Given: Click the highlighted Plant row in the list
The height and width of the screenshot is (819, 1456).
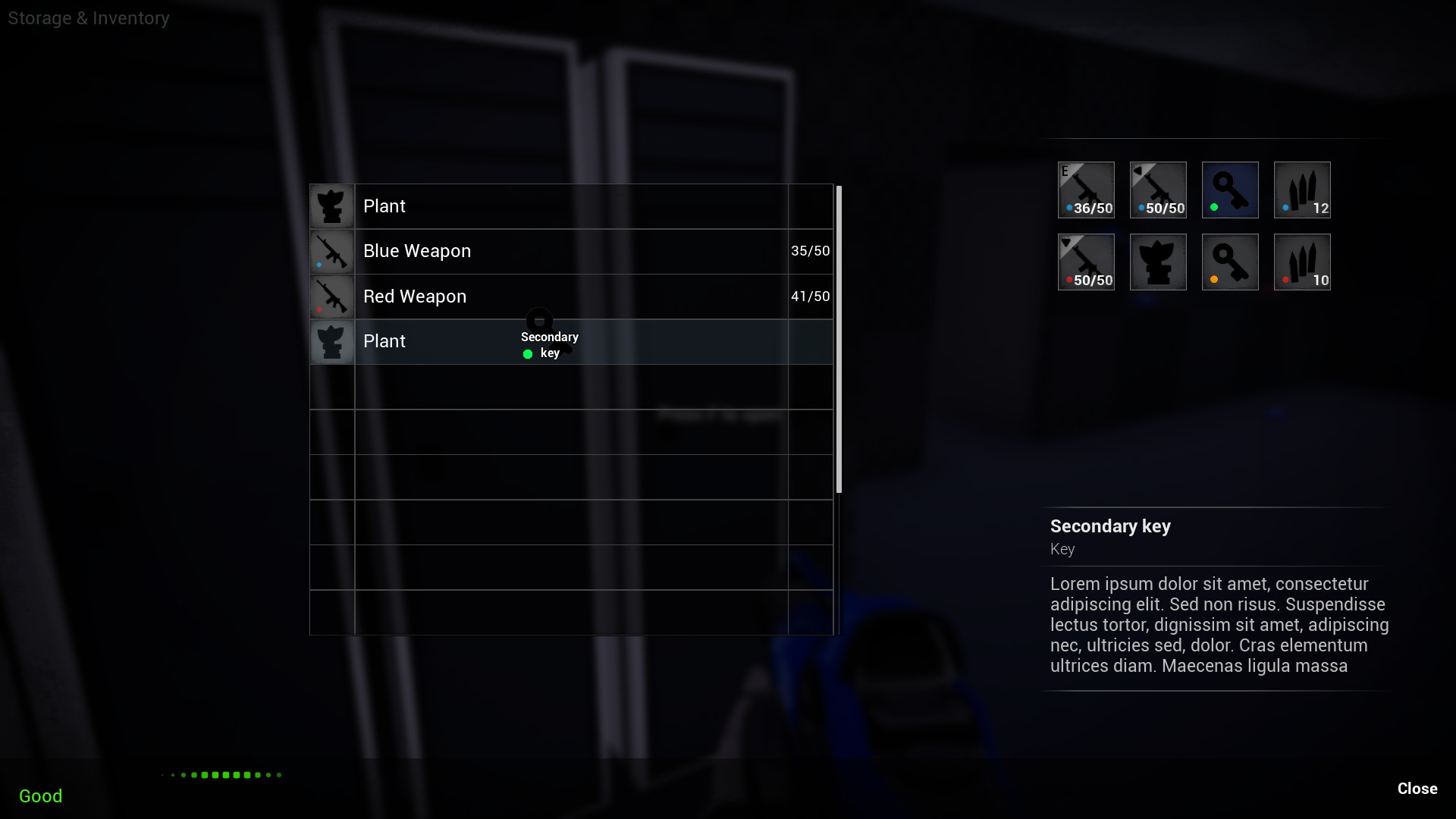Looking at the screenshot, I should [425, 342].
